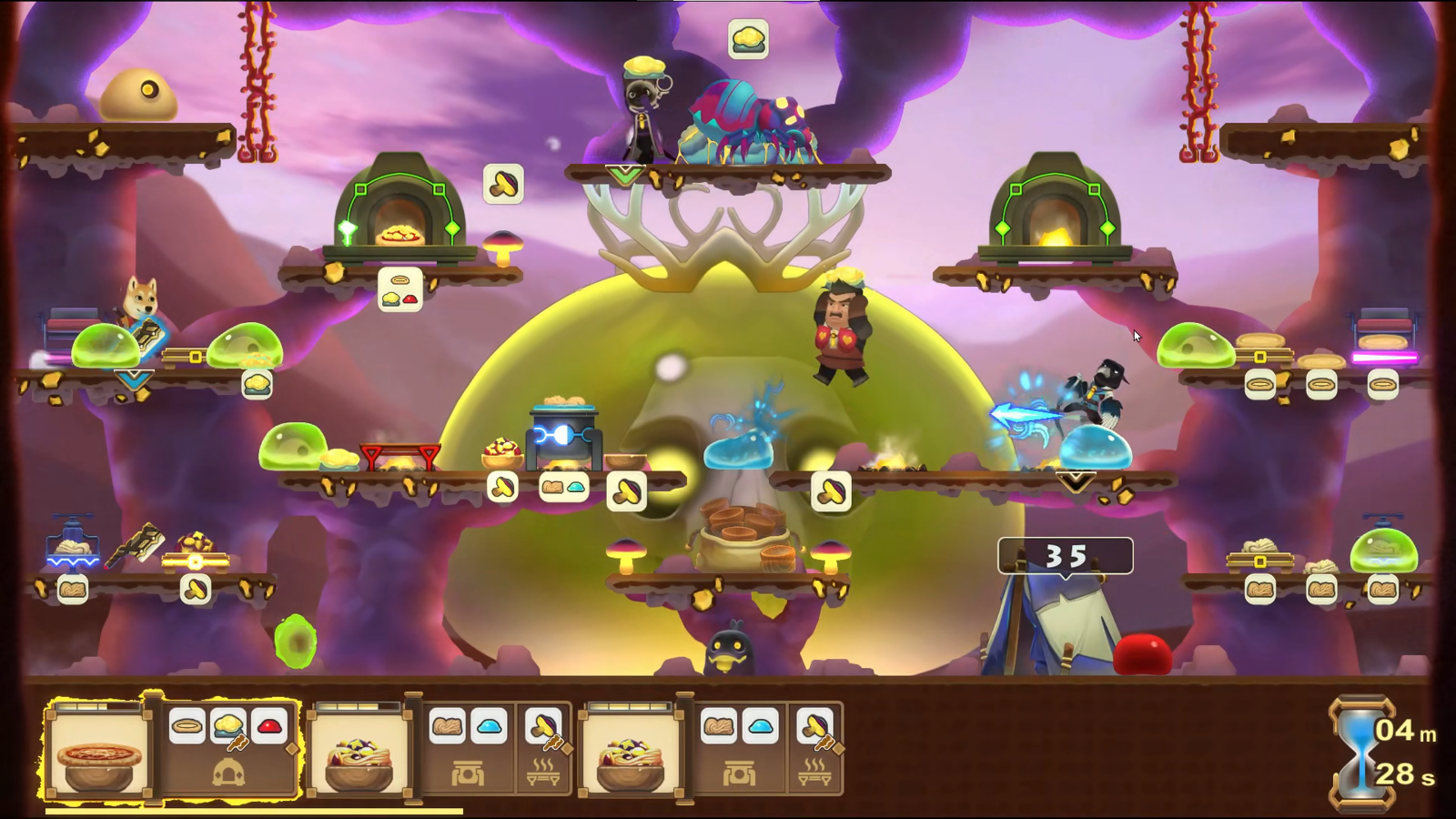Click the pizza dough ingredient in pizza recipe
This screenshot has width=1456, height=819.
pyautogui.click(x=187, y=726)
